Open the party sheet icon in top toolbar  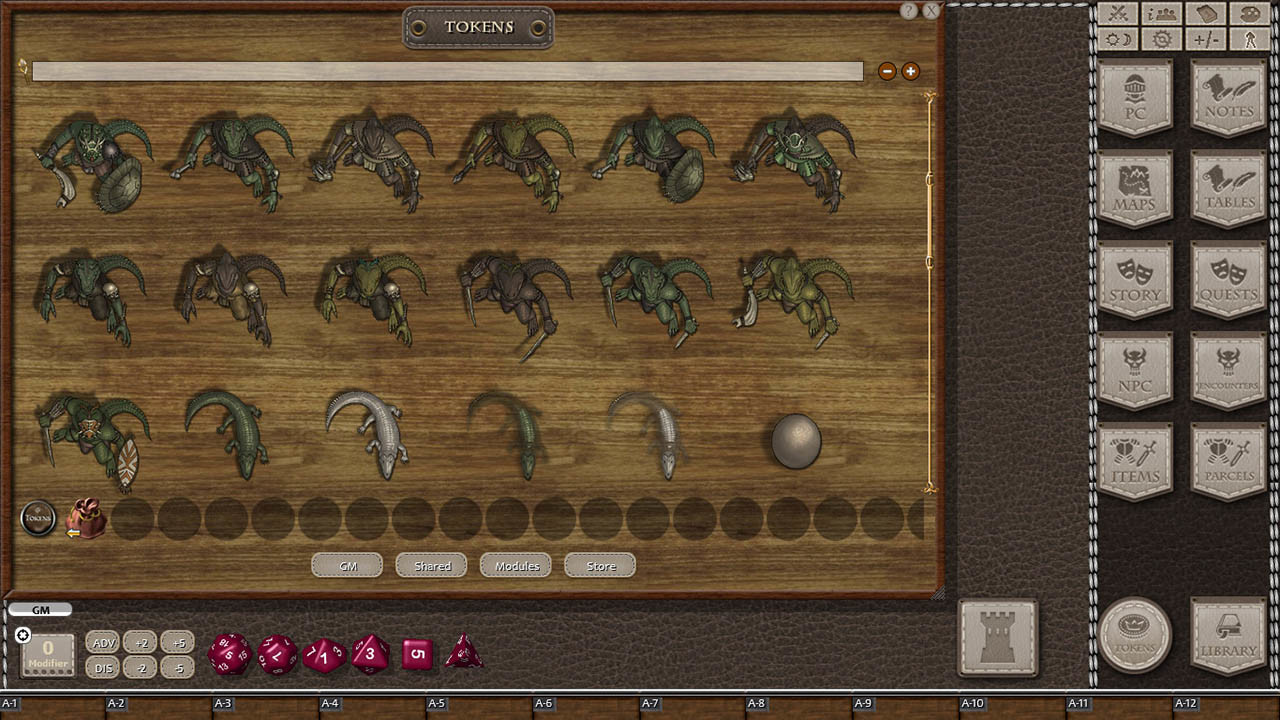pos(1160,14)
